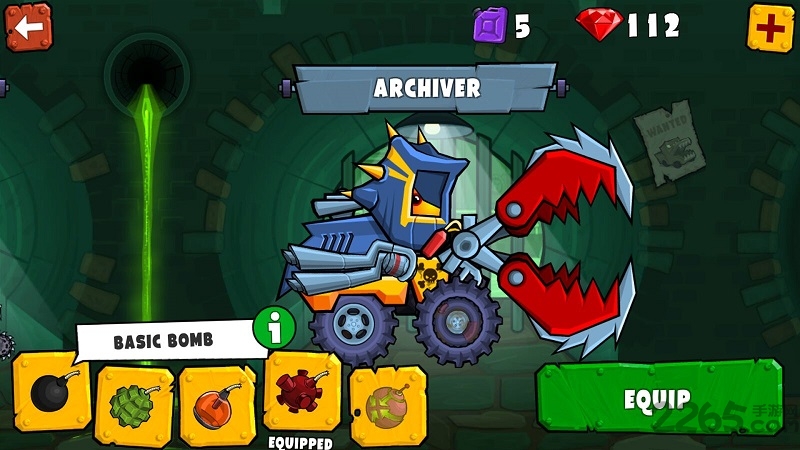Equip the selected bomb with the green EQUIP button

pyautogui.click(x=658, y=398)
